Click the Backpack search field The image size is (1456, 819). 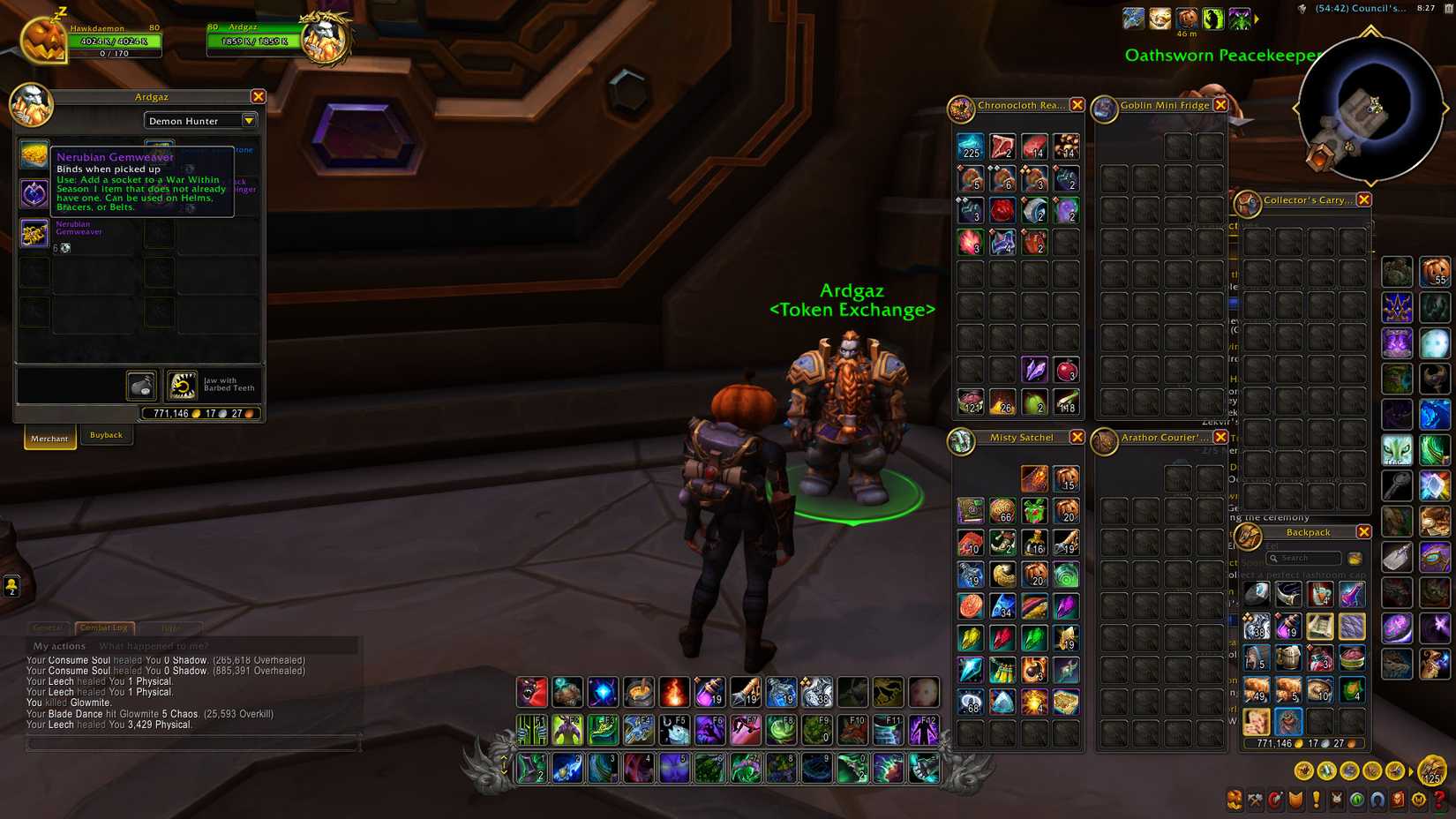[1303, 558]
